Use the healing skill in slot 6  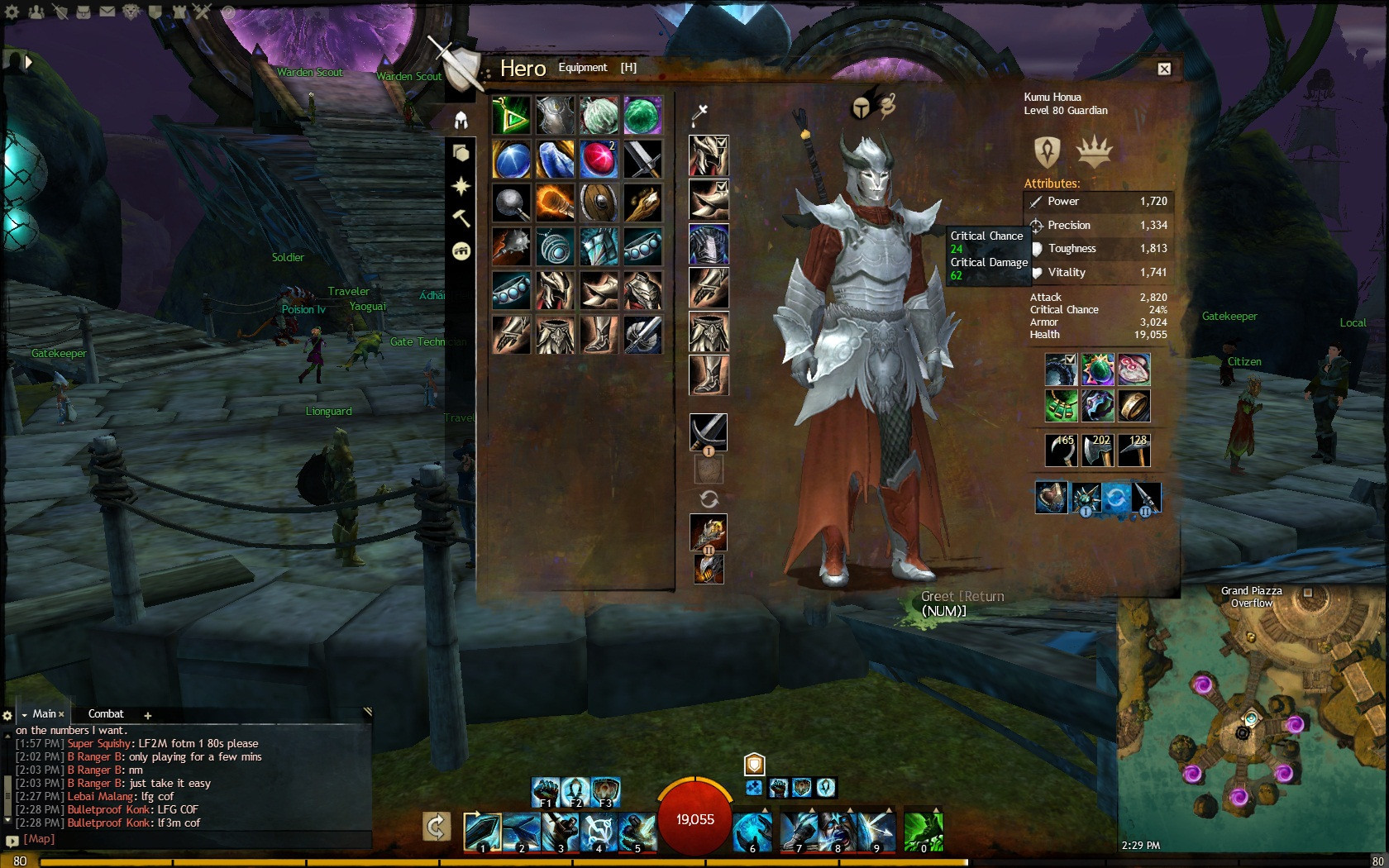[x=752, y=832]
